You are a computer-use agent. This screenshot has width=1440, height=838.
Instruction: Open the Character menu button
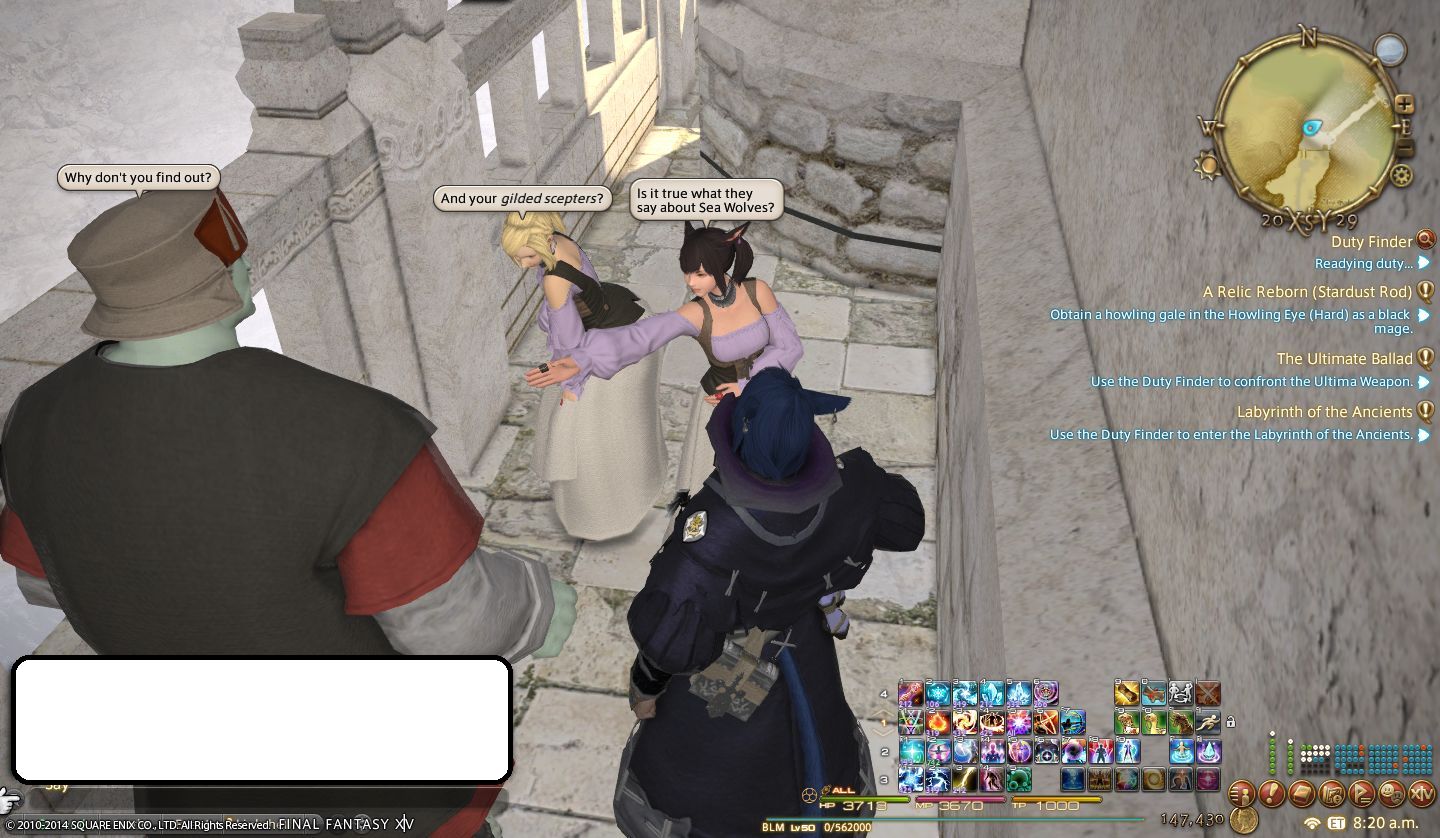pyautogui.click(x=1242, y=794)
